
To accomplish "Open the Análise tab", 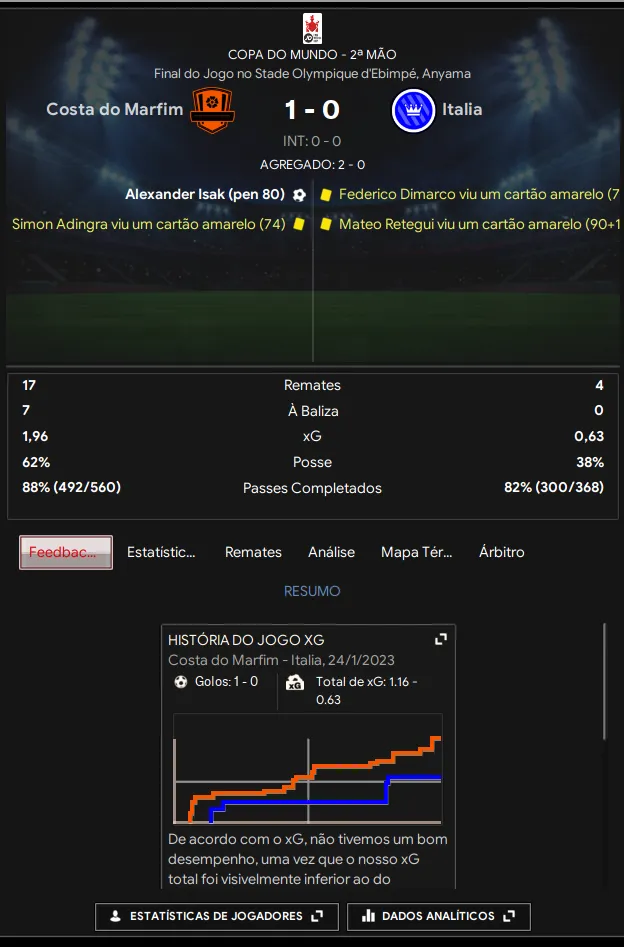I will point(331,552).
